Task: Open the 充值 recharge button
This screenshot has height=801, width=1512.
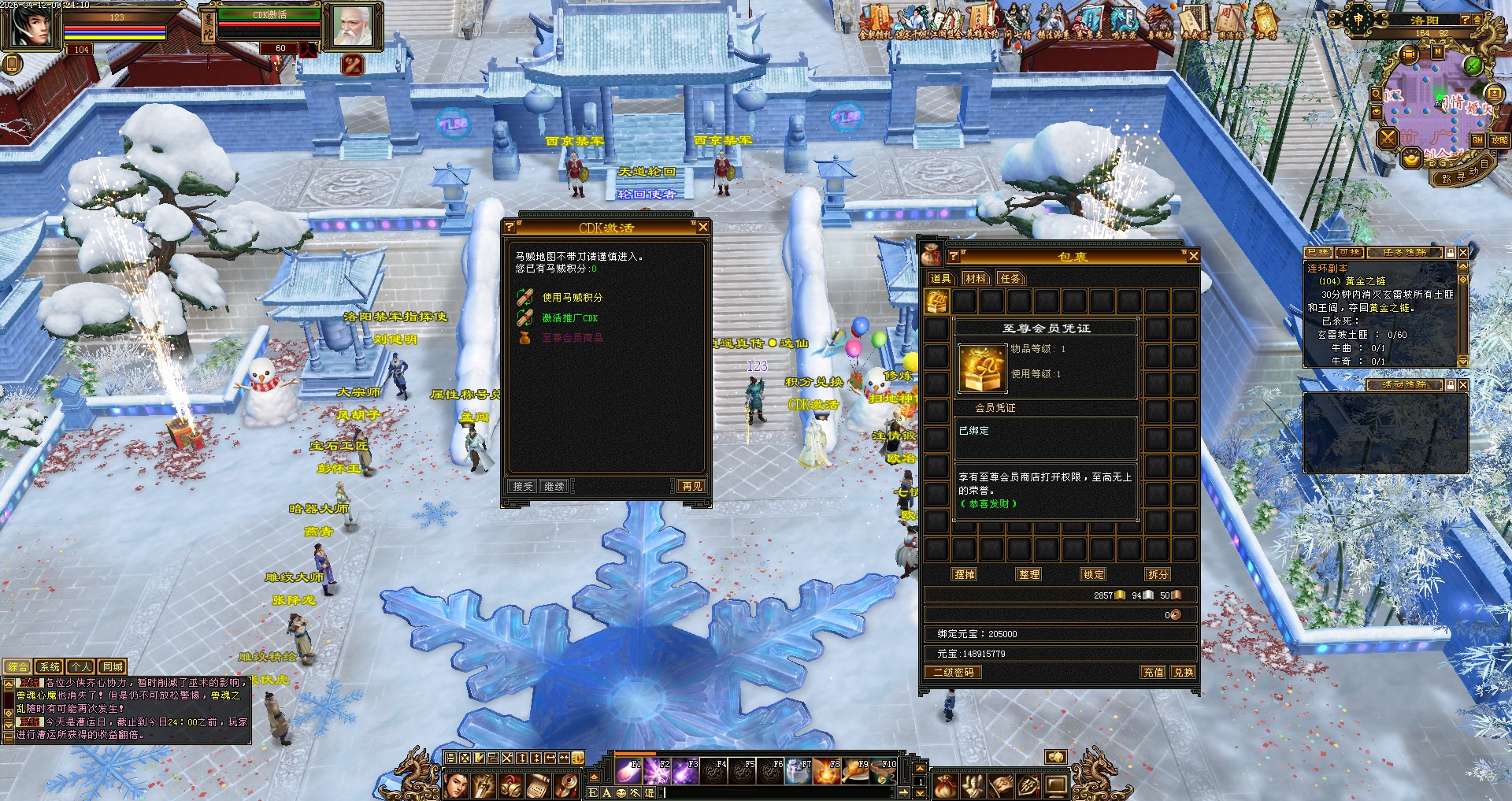Action: [x=1153, y=673]
